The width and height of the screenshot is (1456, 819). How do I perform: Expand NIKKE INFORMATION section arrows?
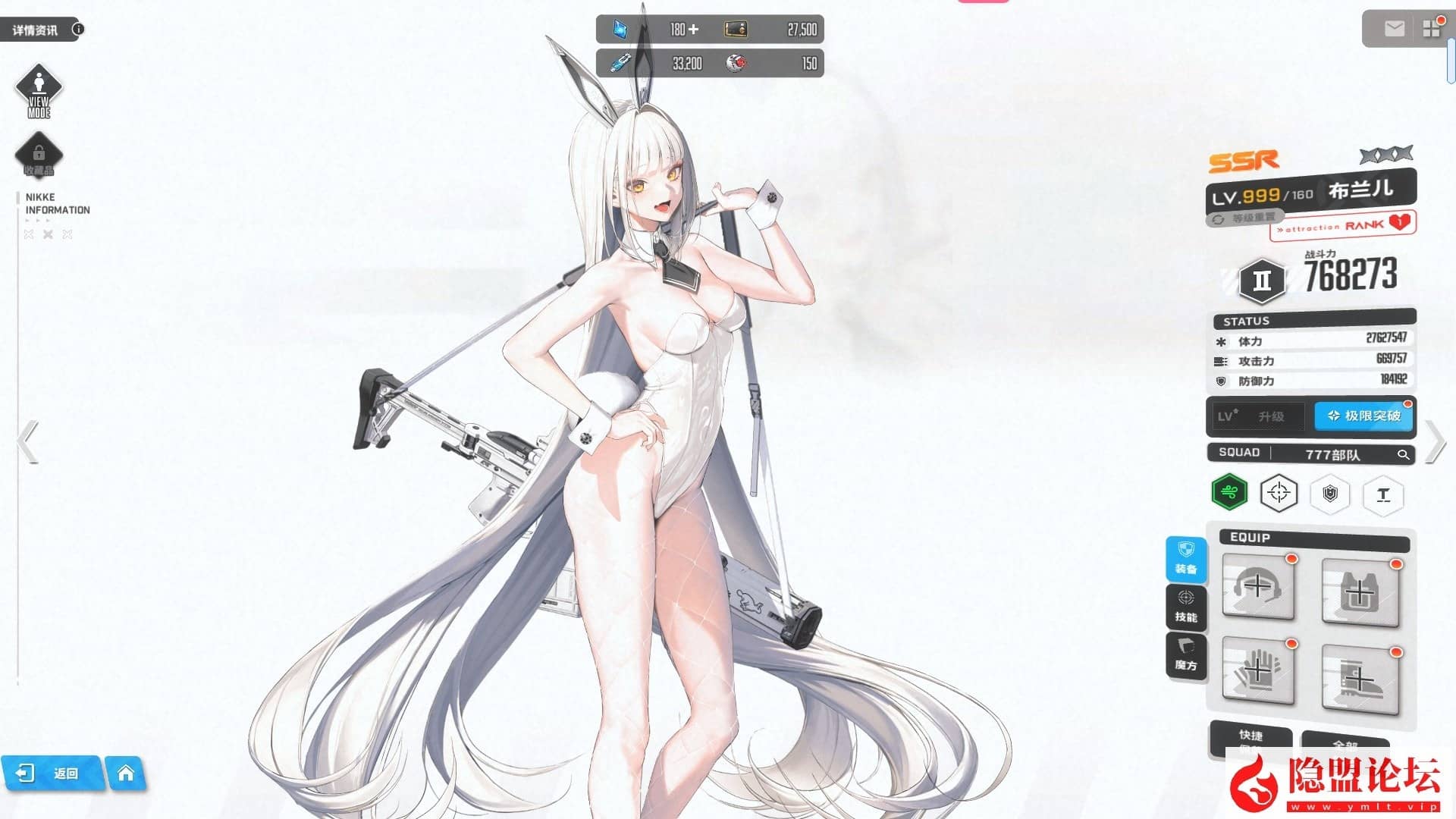pyautogui.click(x=48, y=234)
